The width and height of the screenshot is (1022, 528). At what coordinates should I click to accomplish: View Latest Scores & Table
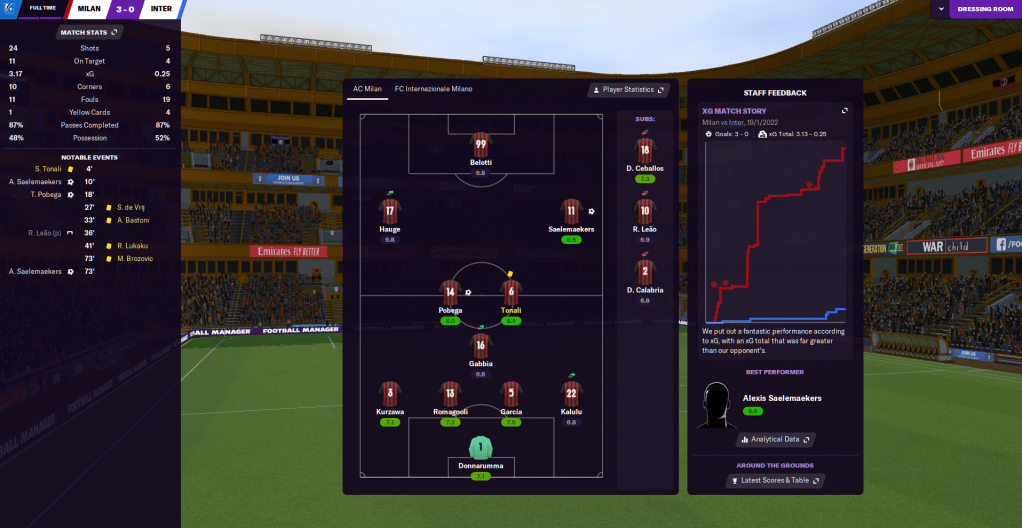click(x=775, y=481)
